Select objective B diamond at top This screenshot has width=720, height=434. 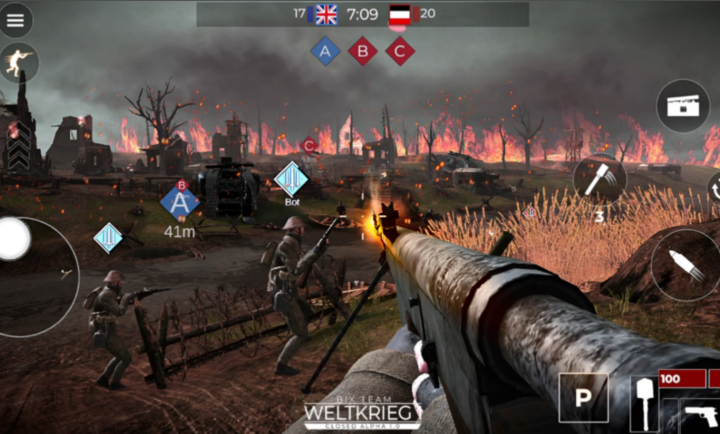tap(363, 51)
